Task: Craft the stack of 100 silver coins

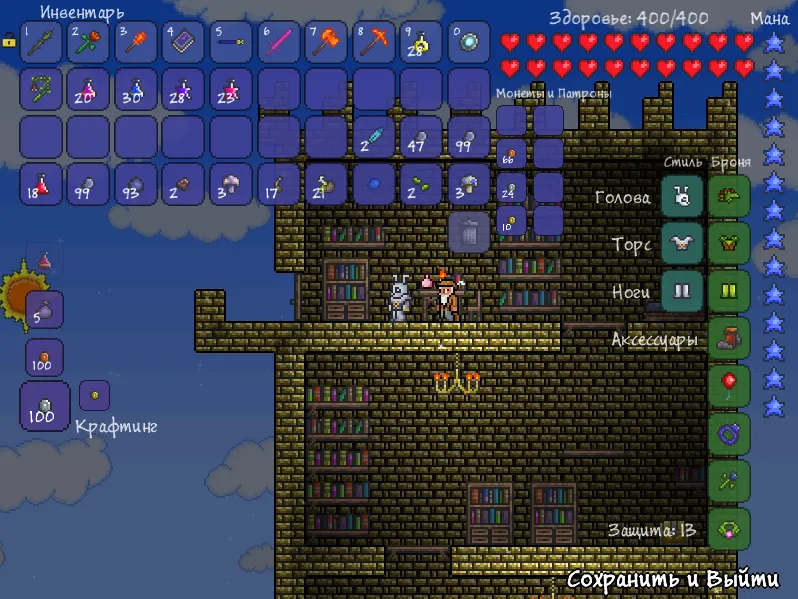Action: point(44,407)
